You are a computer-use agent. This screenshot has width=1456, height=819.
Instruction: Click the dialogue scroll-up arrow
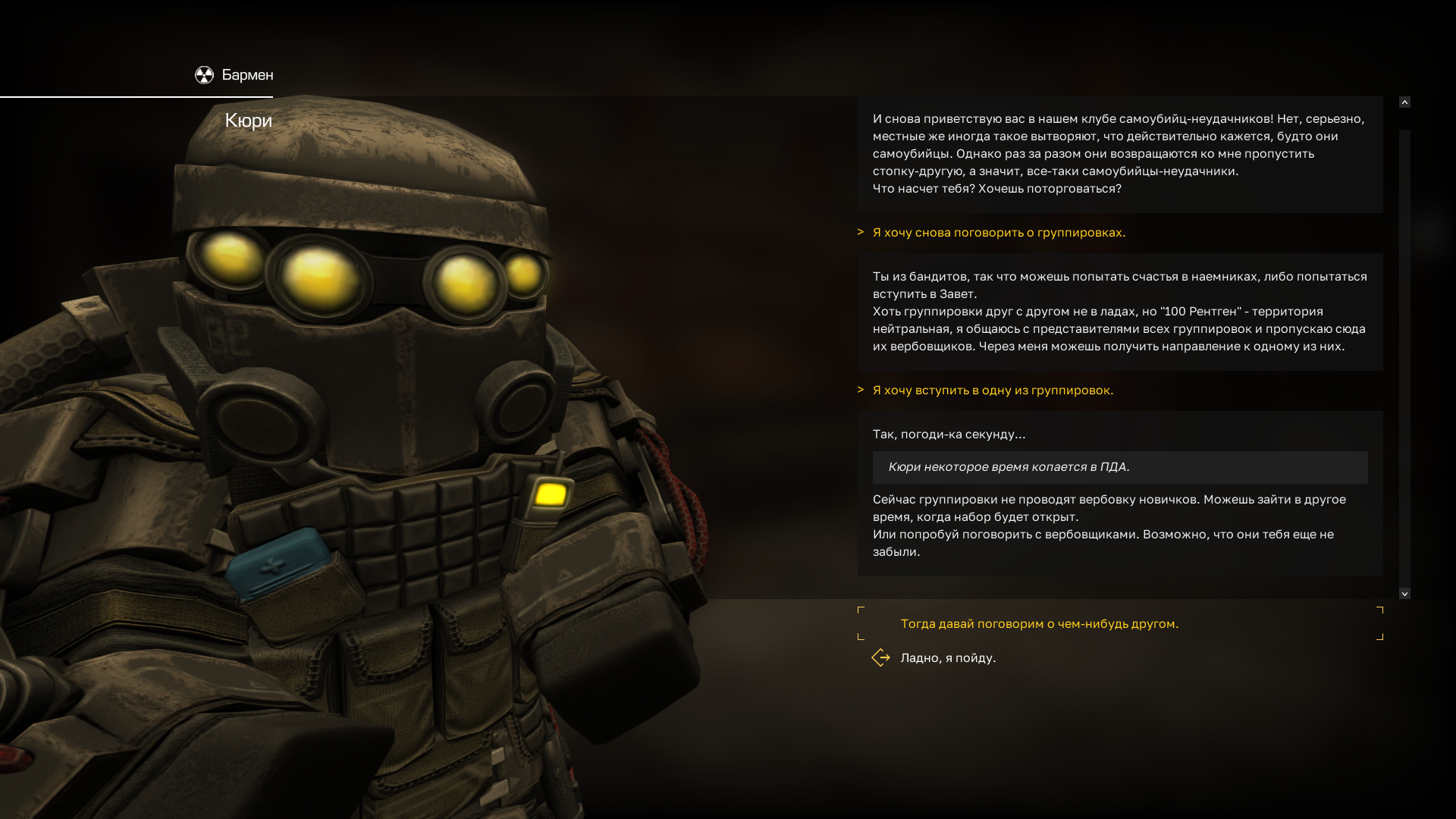click(x=1404, y=102)
